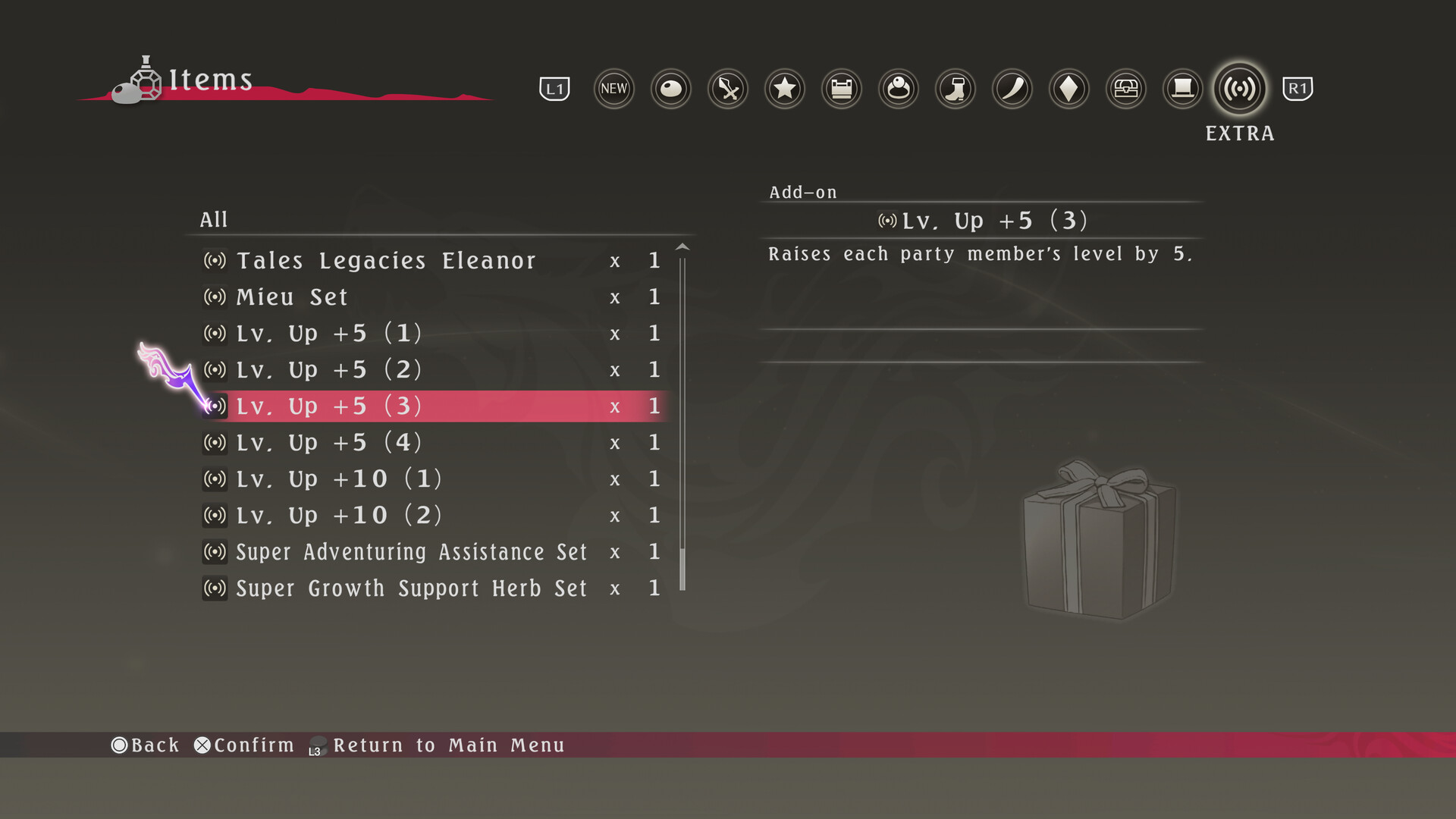
Task: Choose the Mieu Set item
Action: [x=292, y=297]
